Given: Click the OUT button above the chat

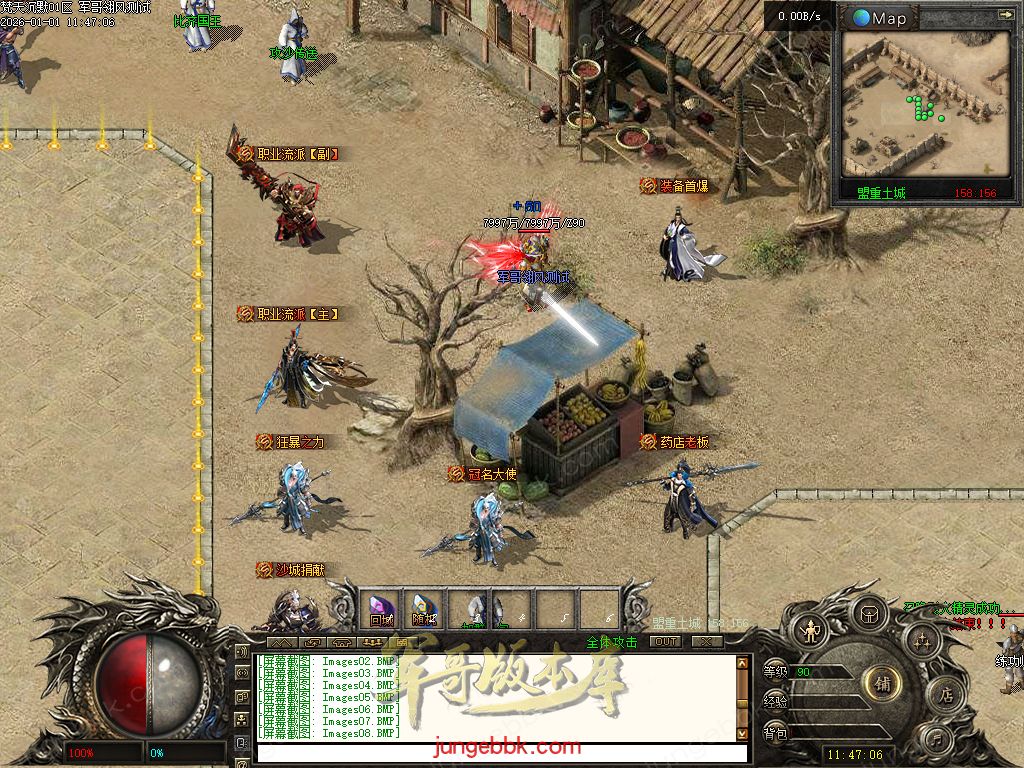Looking at the screenshot, I should (x=665, y=642).
